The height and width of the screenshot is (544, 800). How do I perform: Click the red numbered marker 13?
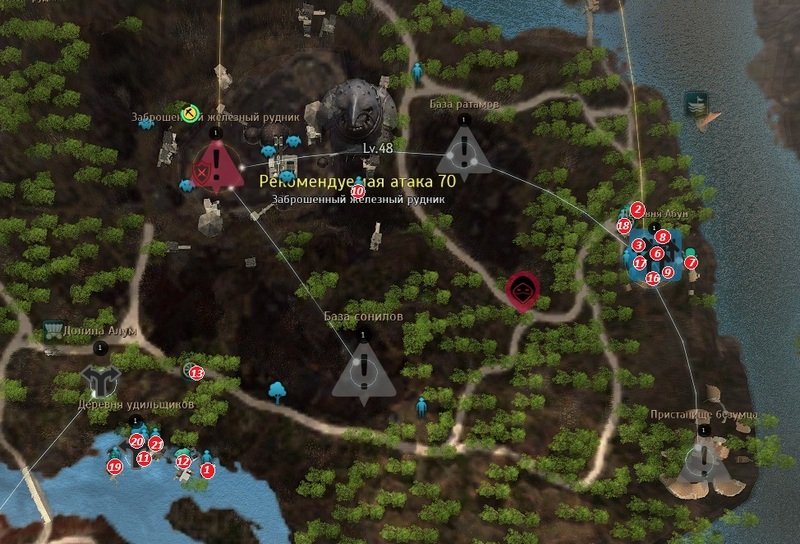tap(196, 373)
